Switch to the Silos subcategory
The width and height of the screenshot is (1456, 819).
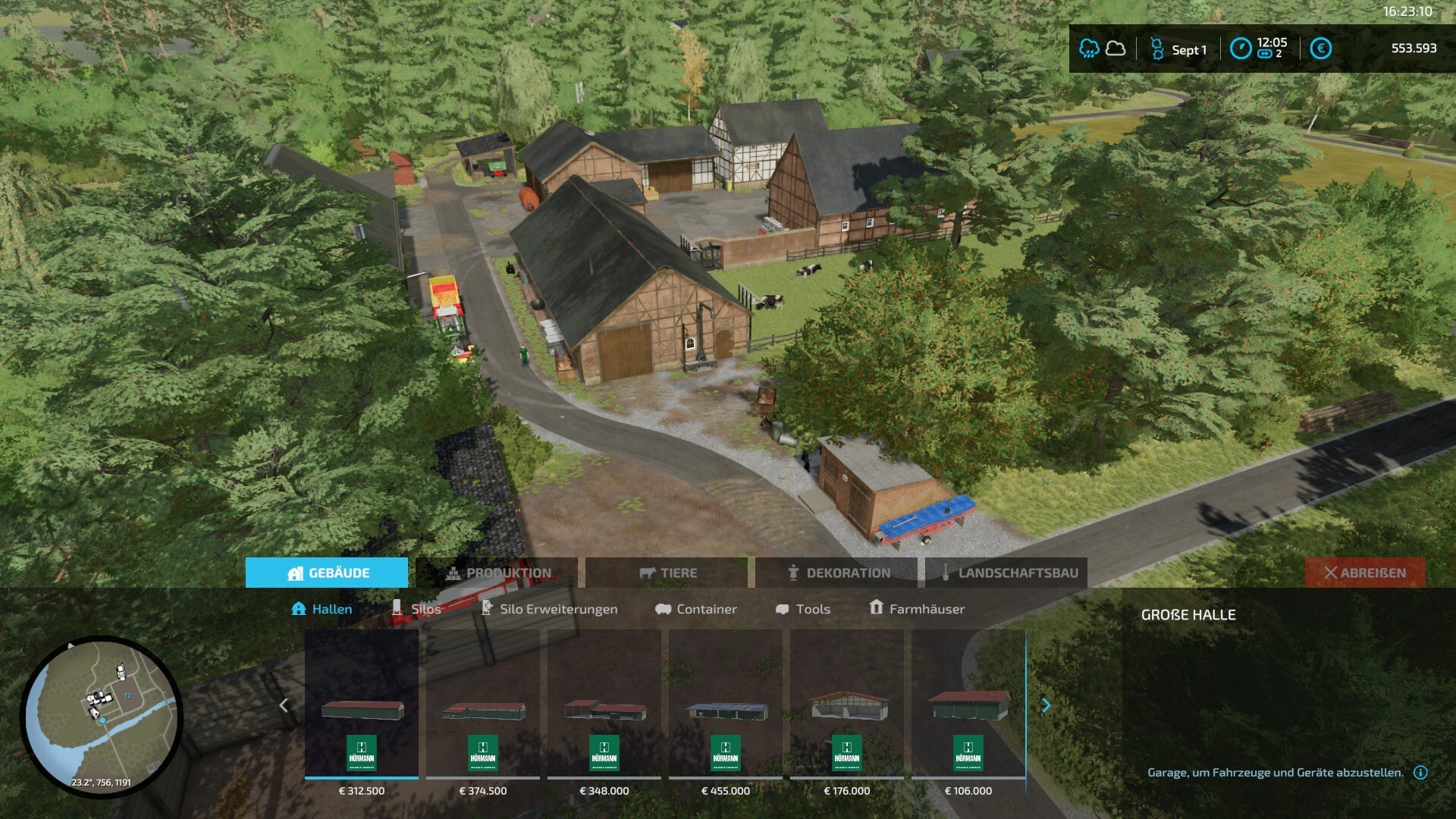point(416,609)
